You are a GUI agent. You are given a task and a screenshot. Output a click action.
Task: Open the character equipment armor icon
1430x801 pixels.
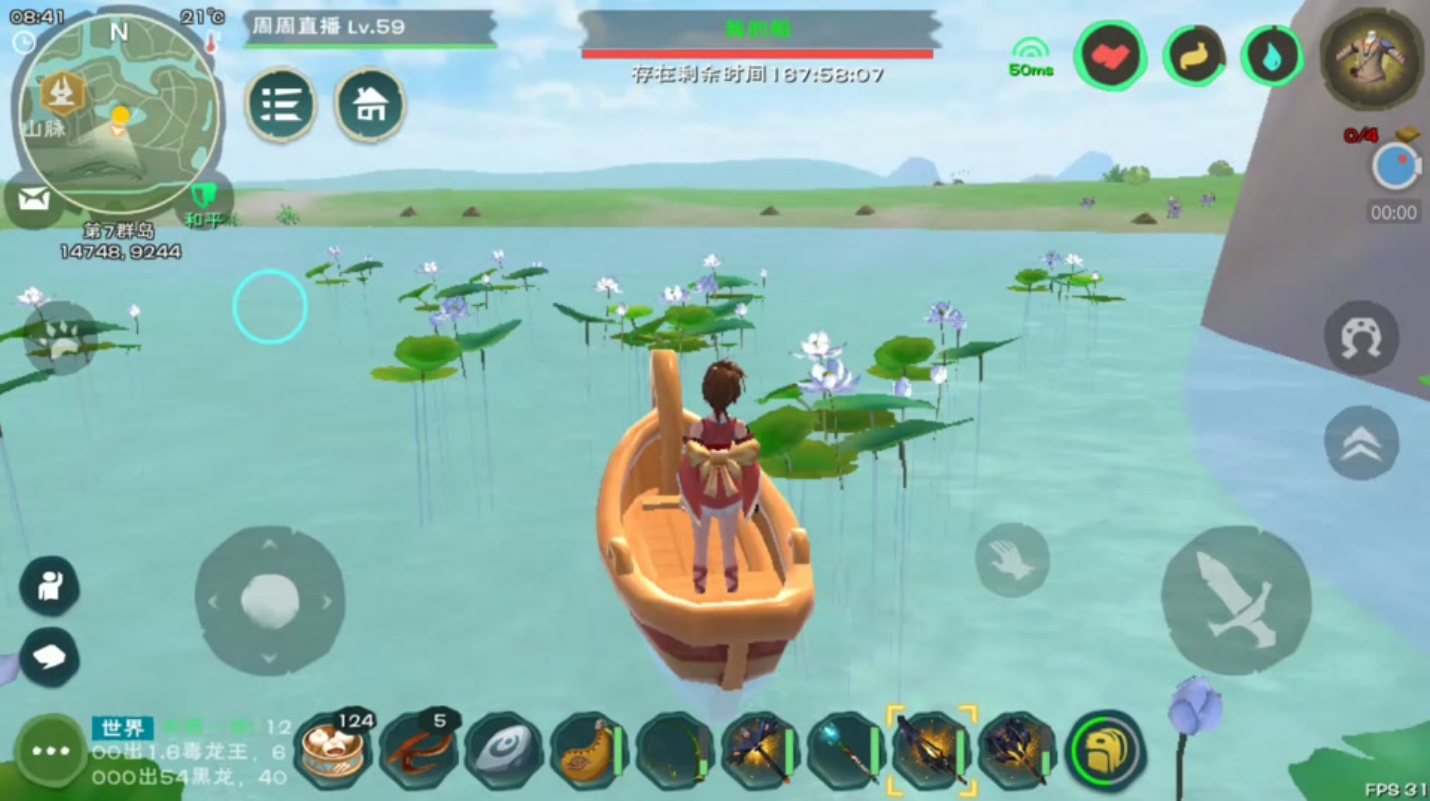pyautogui.click(x=1371, y=59)
